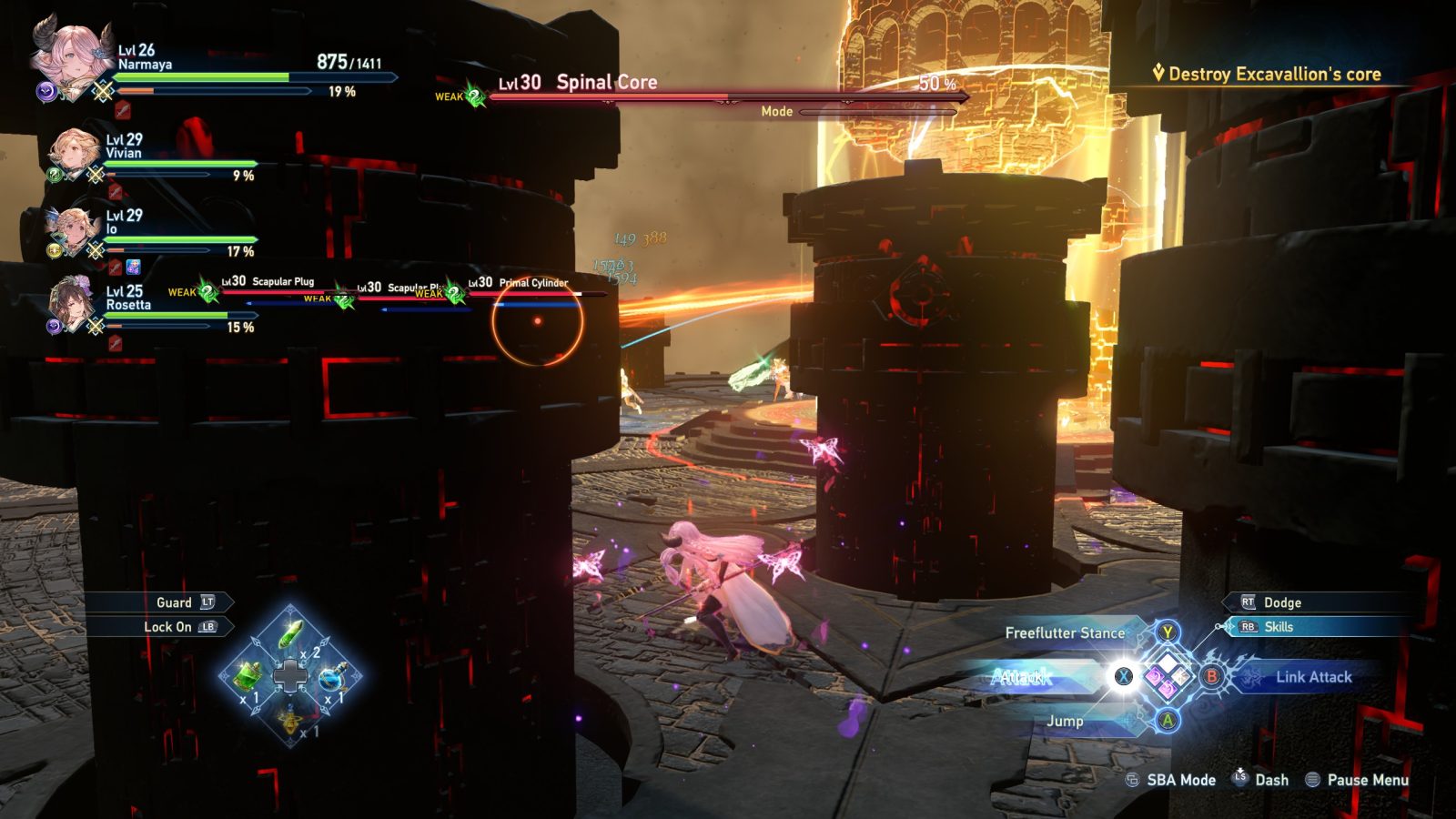The image size is (1456, 819).
Task: Select the Guard action label
Action: [174, 602]
